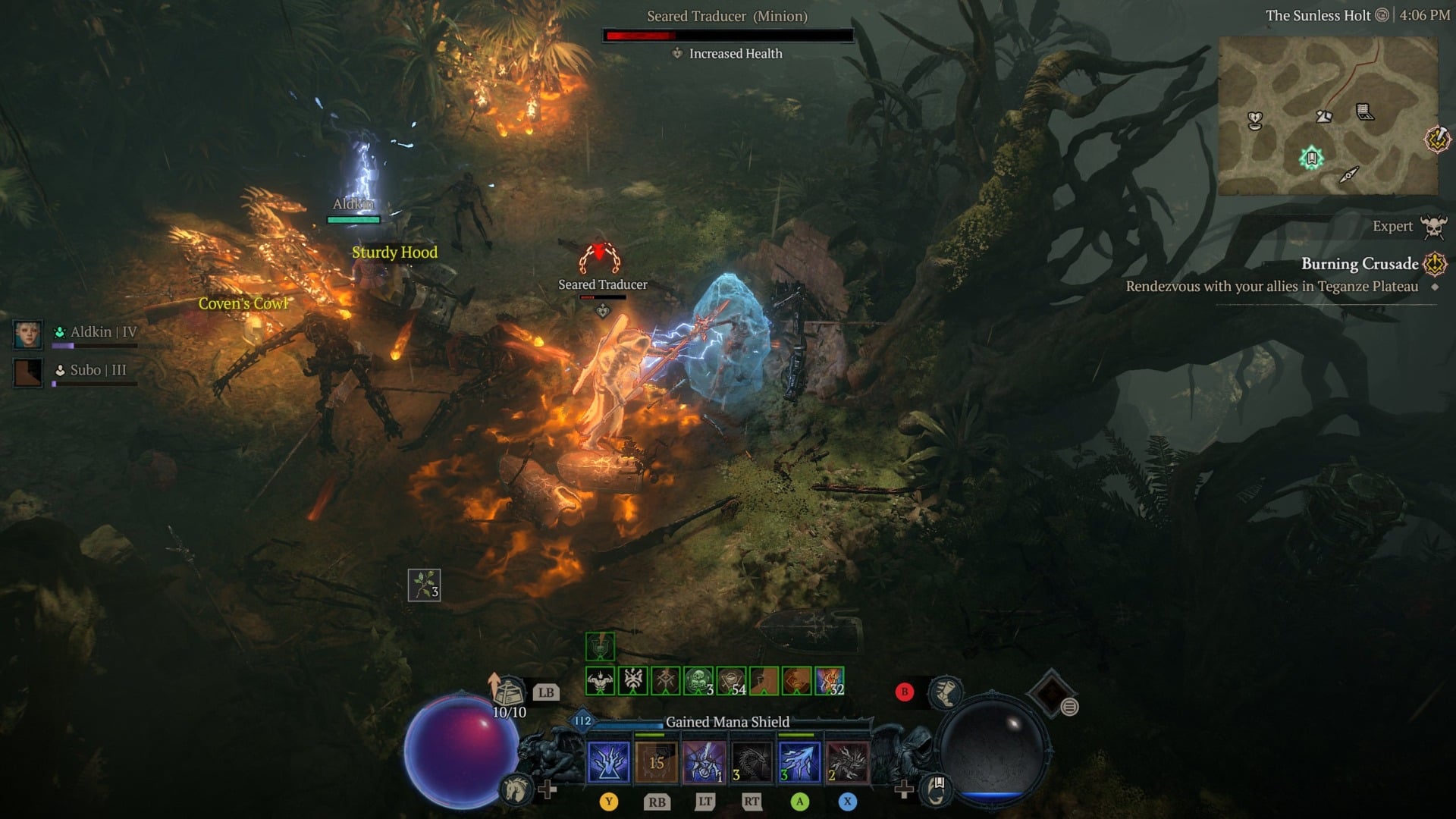Click the level 112 experience bar
Image resolution: width=1456 pixels, height=819 pixels.
(582, 721)
